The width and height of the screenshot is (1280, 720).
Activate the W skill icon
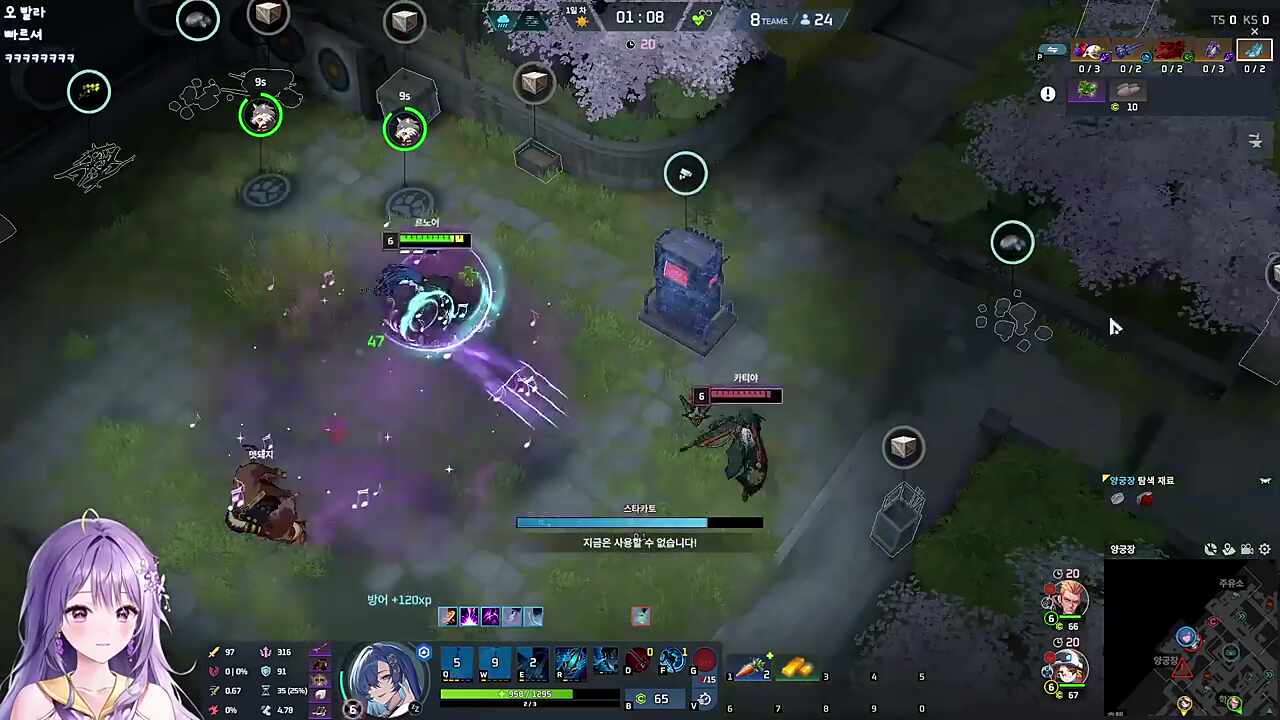pyautogui.click(x=494, y=662)
